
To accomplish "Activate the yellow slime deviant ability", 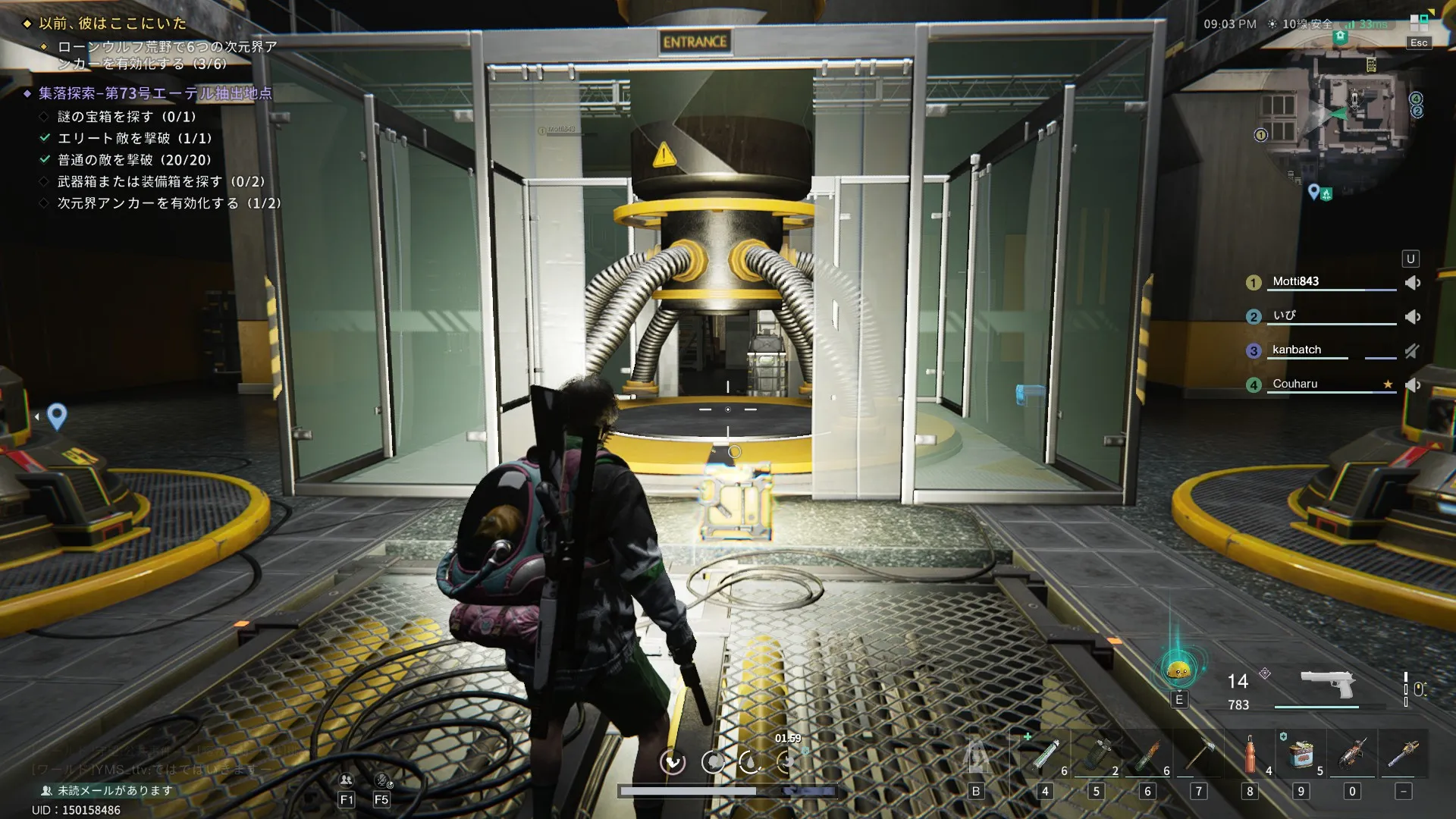I will coord(1178,670).
